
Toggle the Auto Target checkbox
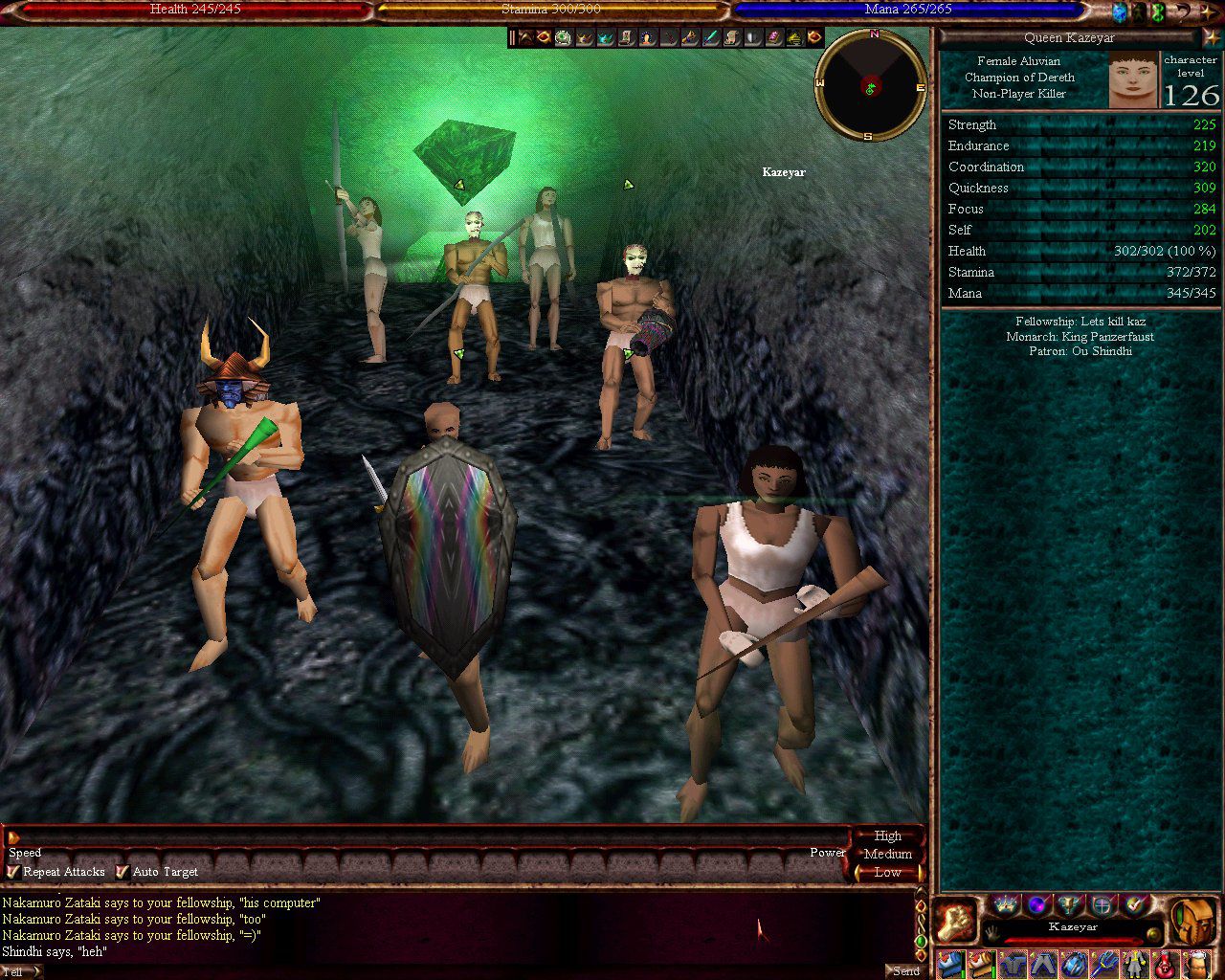point(122,872)
